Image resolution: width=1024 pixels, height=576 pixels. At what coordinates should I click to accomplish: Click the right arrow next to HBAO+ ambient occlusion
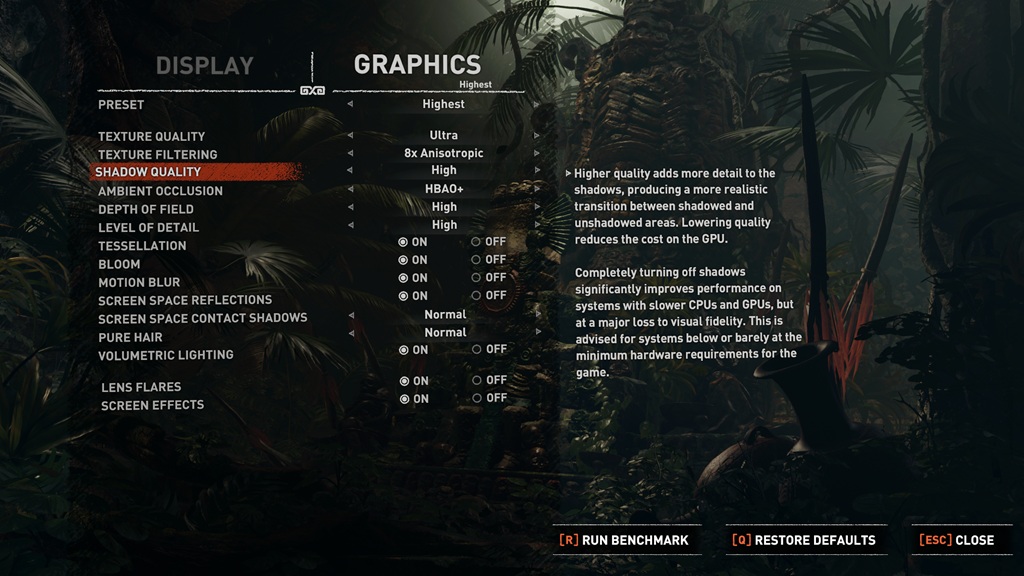[x=537, y=189]
